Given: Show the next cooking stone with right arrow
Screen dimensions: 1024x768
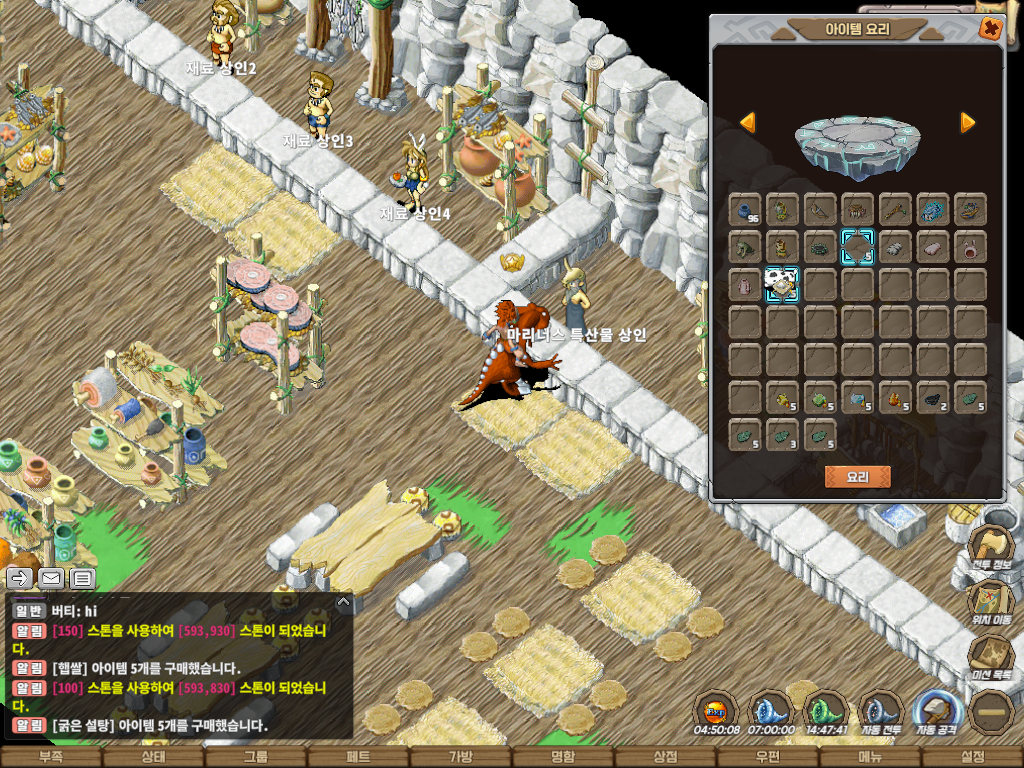Looking at the screenshot, I should coord(967,123).
